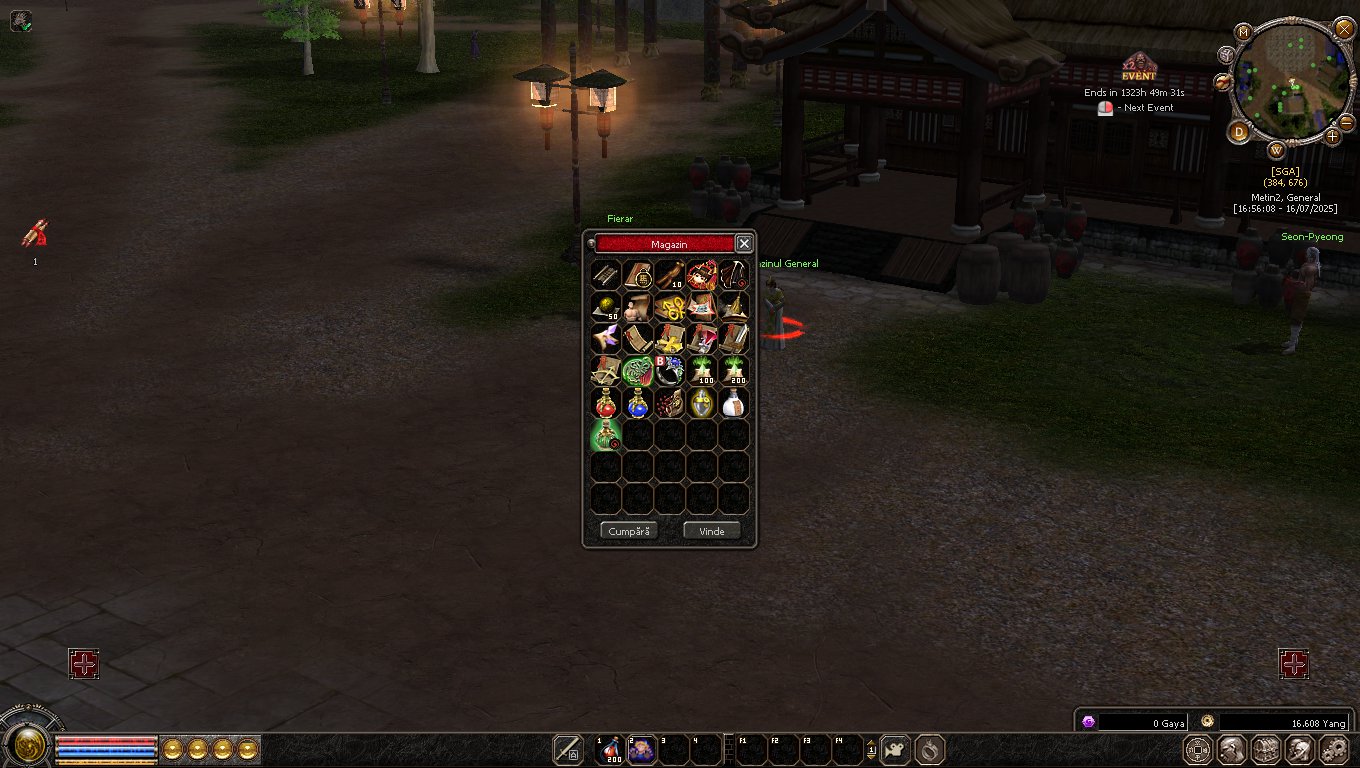
Task: Choose the green potion shop item
Action: pyautogui.click(x=606, y=434)
